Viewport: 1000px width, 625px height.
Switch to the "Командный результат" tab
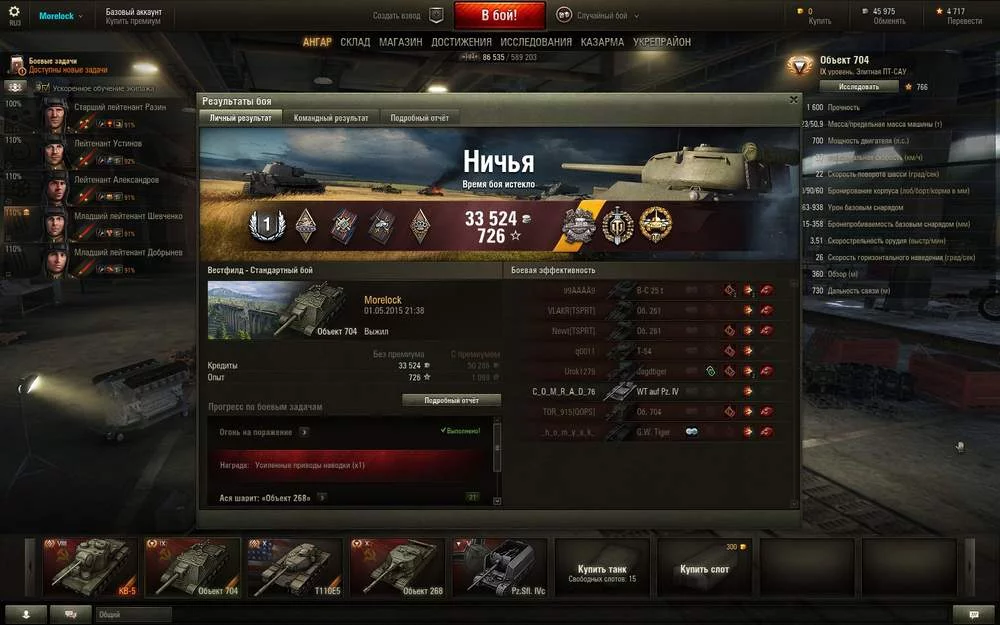331,118
